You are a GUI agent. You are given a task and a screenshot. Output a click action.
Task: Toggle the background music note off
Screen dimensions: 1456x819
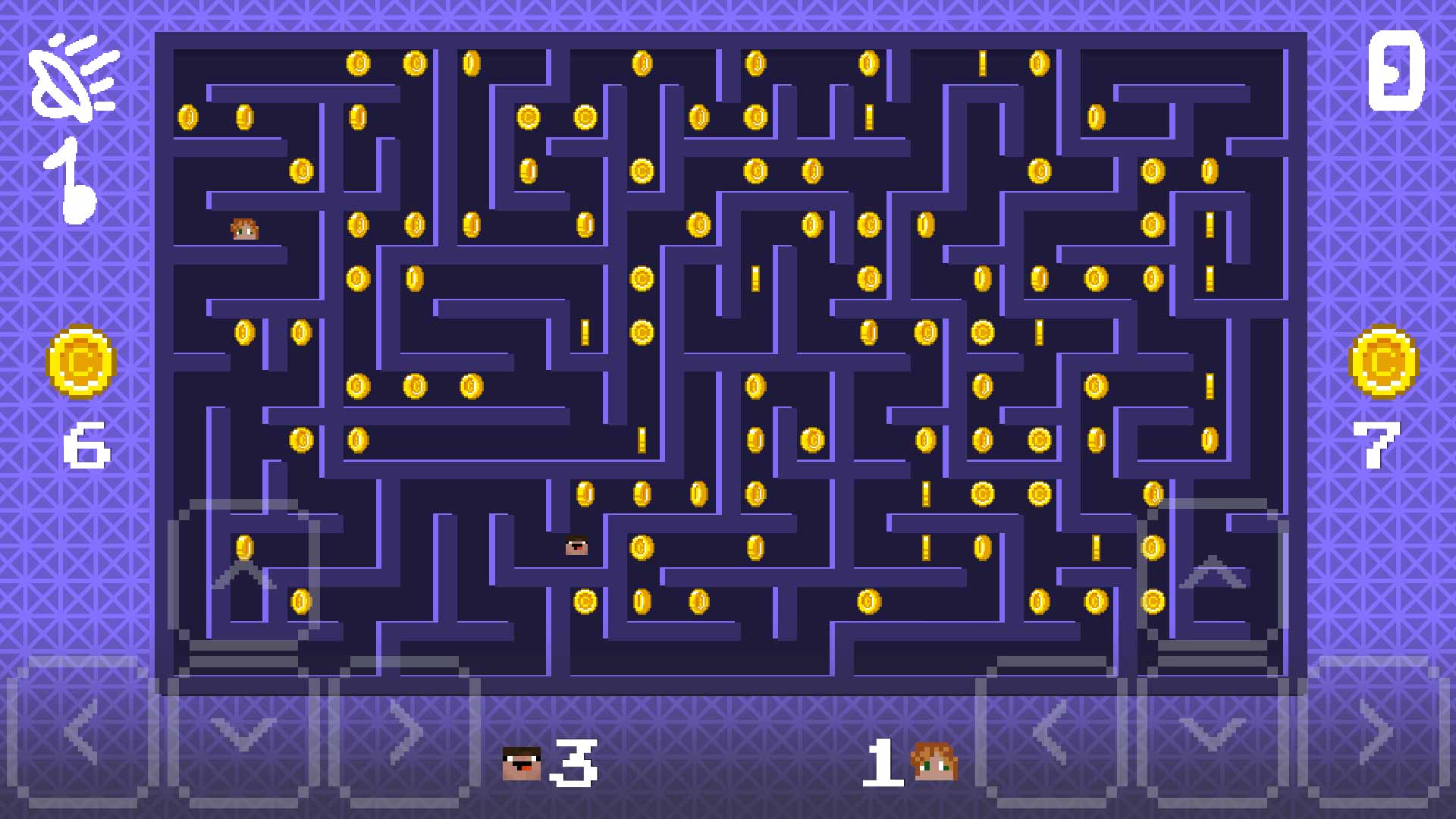click(72, 178)
